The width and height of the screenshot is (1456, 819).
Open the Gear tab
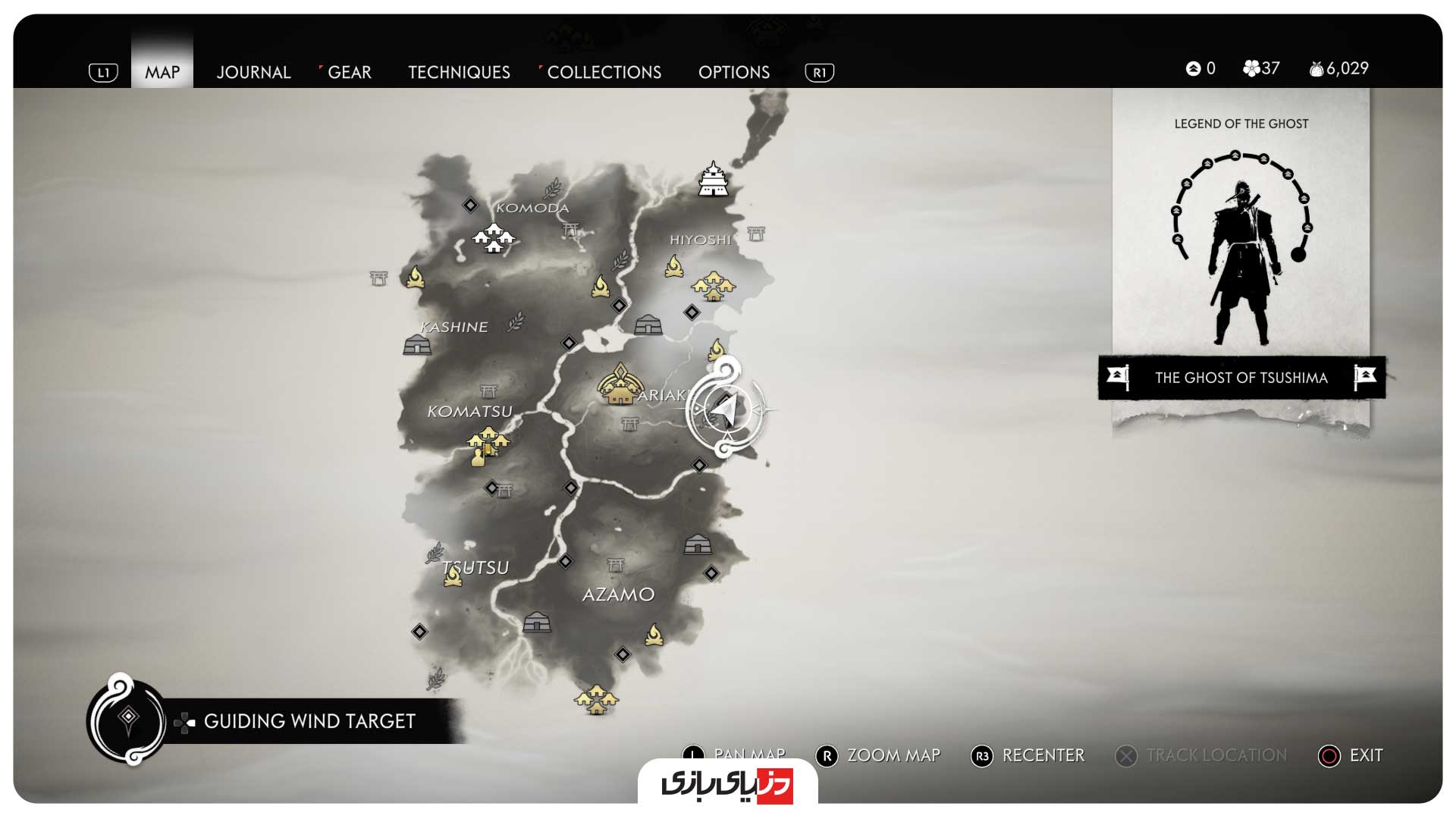tap(349, 72)
